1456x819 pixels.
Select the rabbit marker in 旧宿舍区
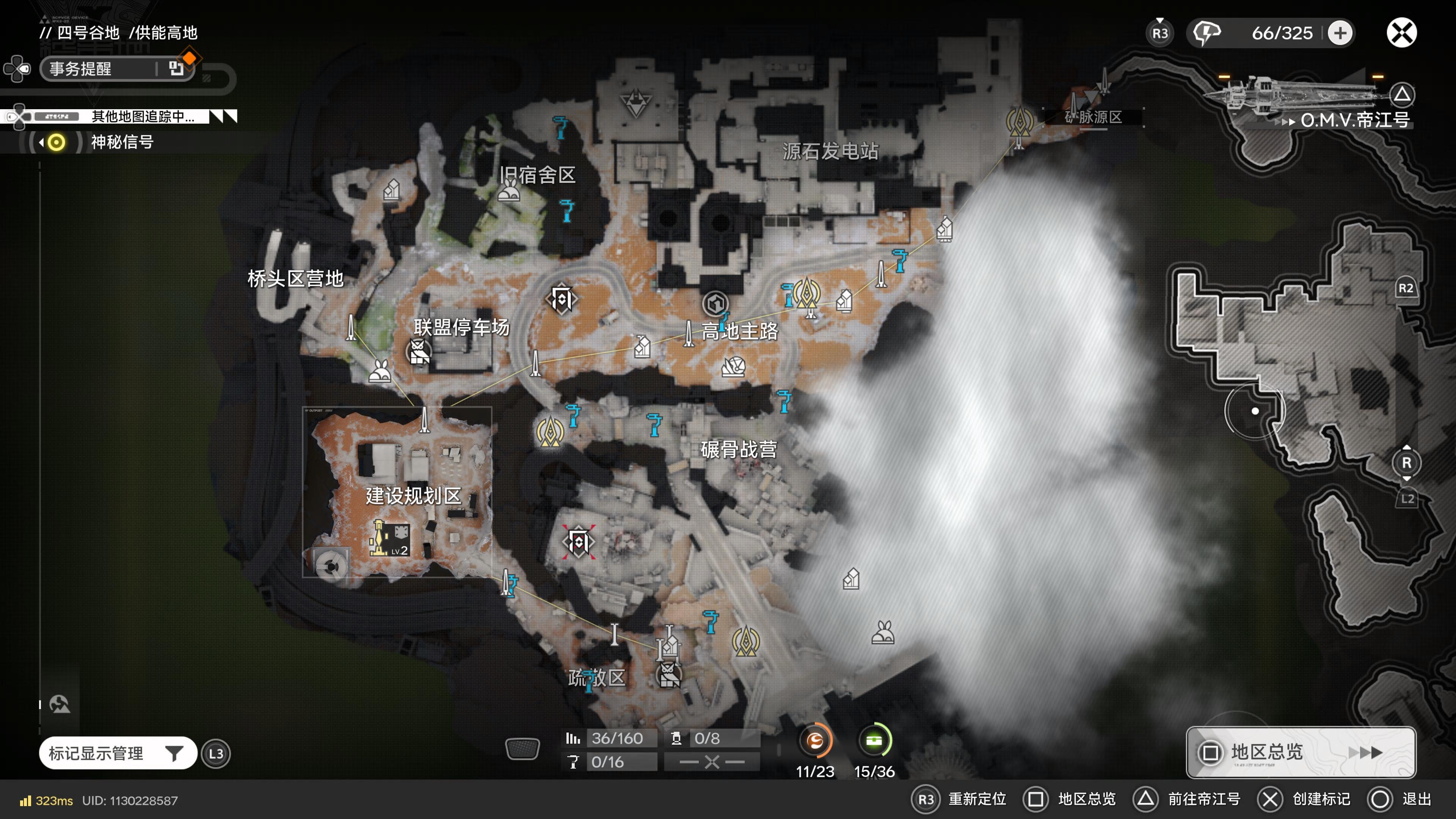tap(509, 190)
